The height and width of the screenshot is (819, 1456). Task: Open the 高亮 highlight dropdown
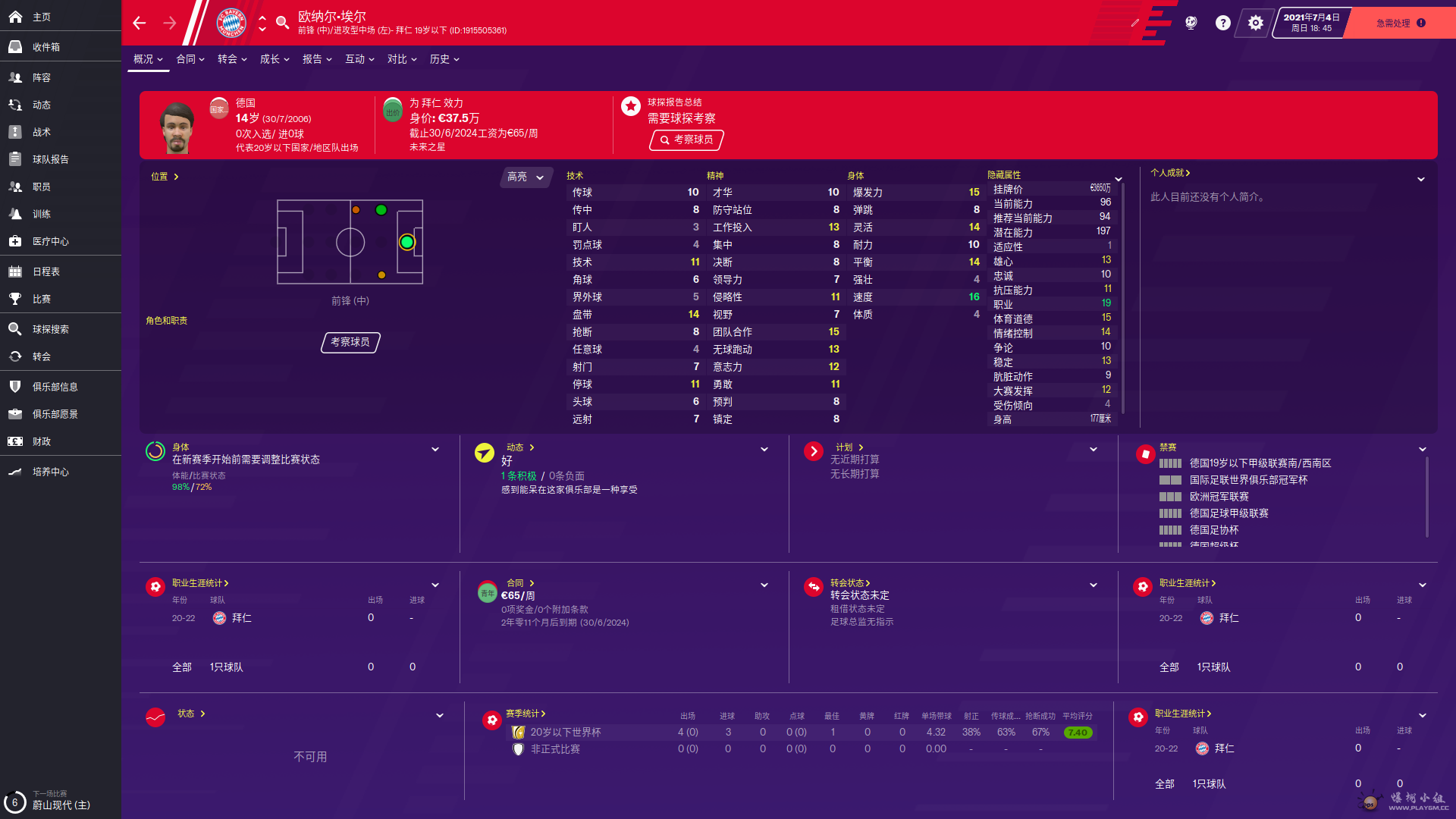click(526, 177)
